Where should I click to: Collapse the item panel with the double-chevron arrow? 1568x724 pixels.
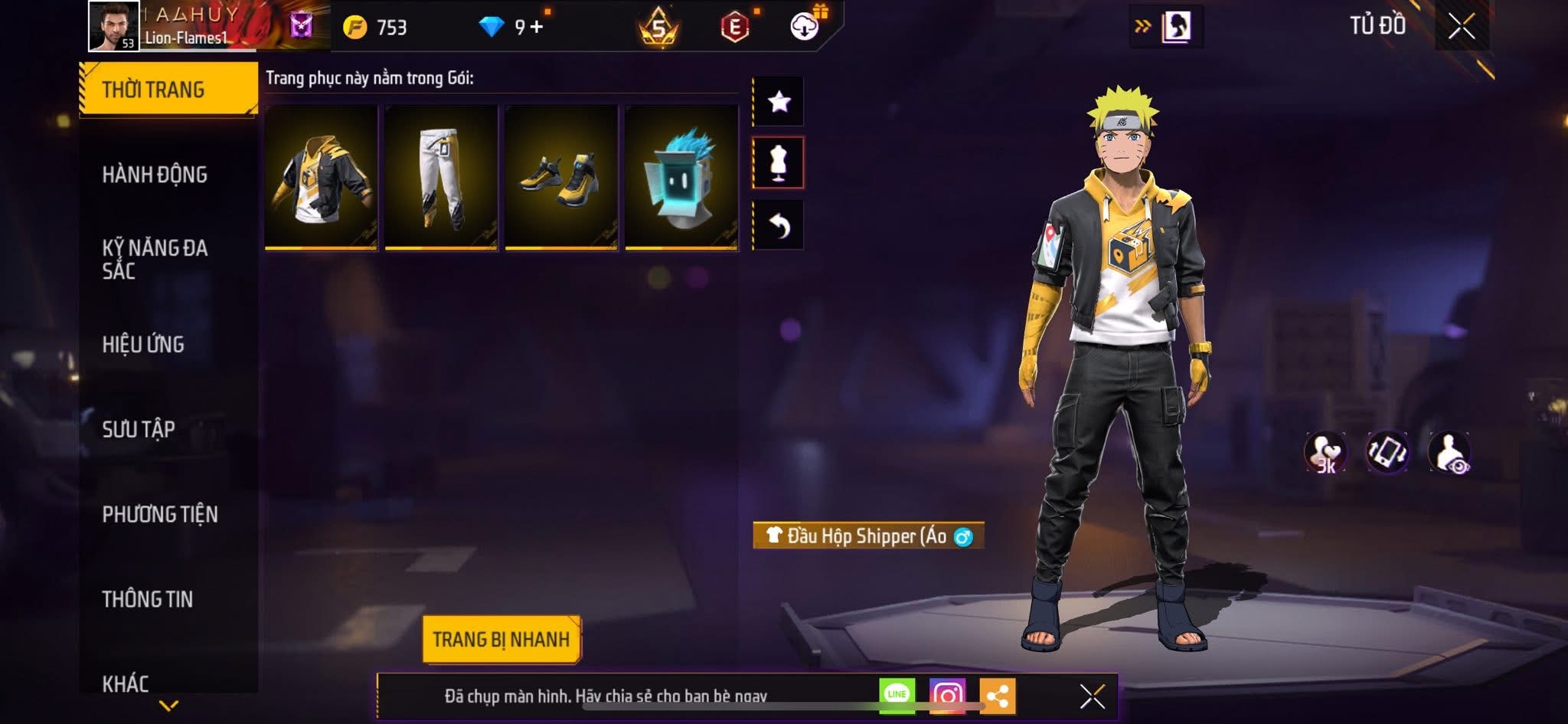(x=1142, y=25)
